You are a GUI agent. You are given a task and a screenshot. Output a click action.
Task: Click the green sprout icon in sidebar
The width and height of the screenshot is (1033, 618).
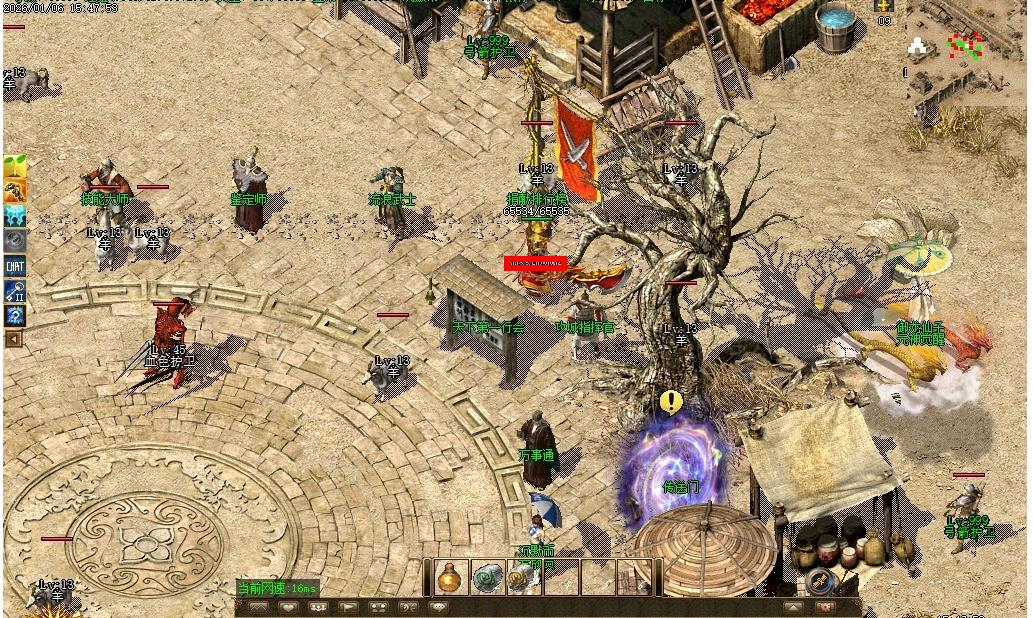click(x=14, y=167)
